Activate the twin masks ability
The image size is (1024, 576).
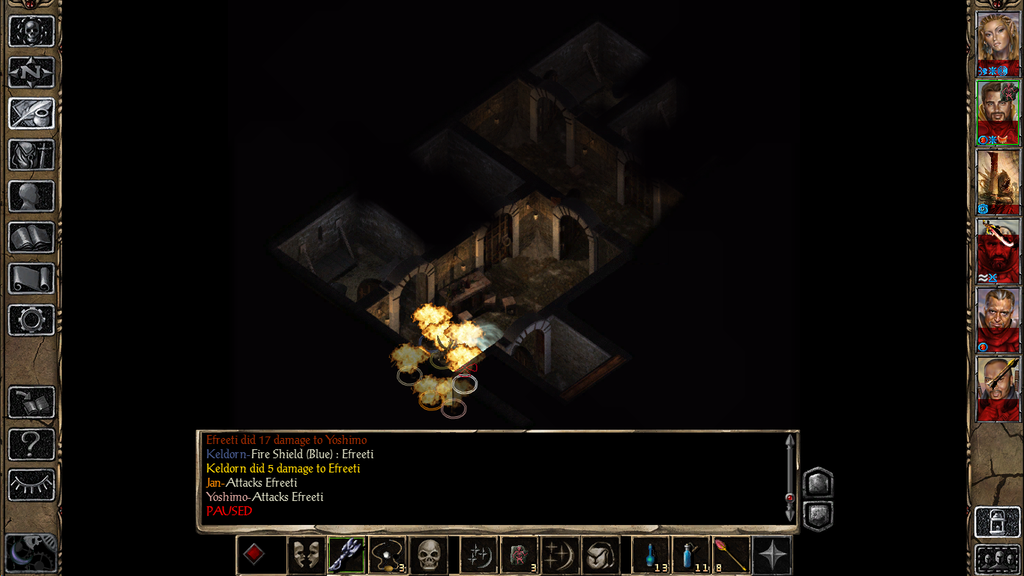click(x=305, y=555)
